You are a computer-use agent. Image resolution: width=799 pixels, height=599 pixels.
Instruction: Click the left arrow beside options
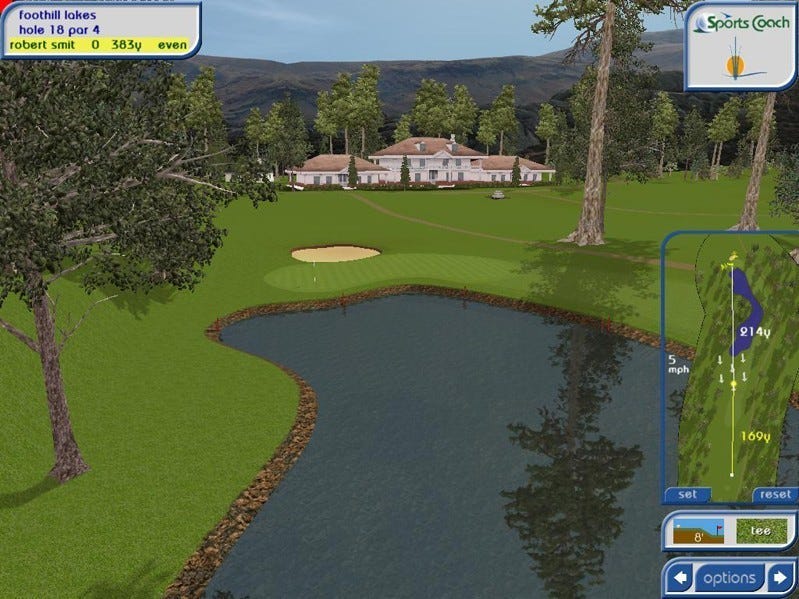pyautogui.click(x=681, y=578)
